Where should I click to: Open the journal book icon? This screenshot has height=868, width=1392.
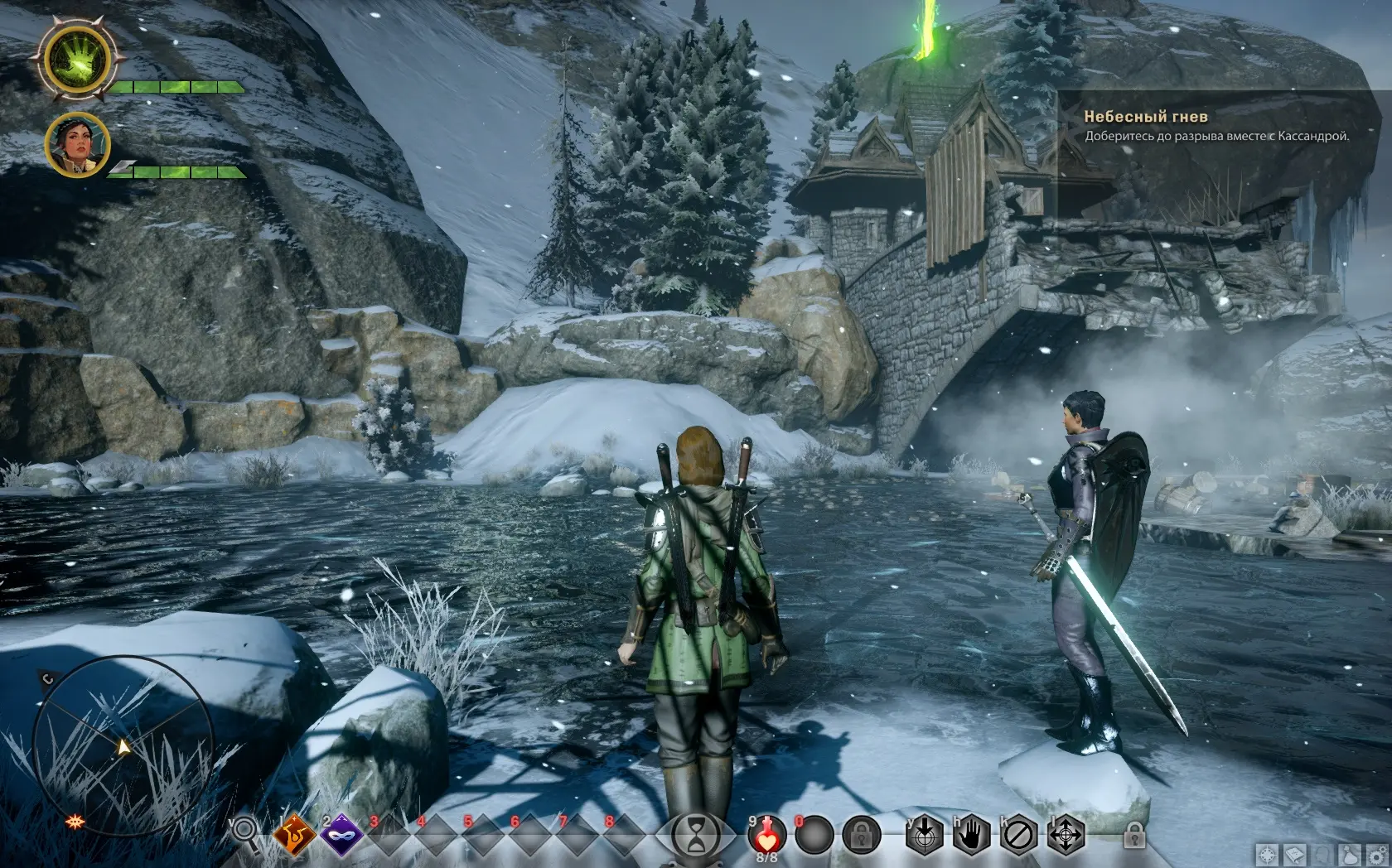1295,855
